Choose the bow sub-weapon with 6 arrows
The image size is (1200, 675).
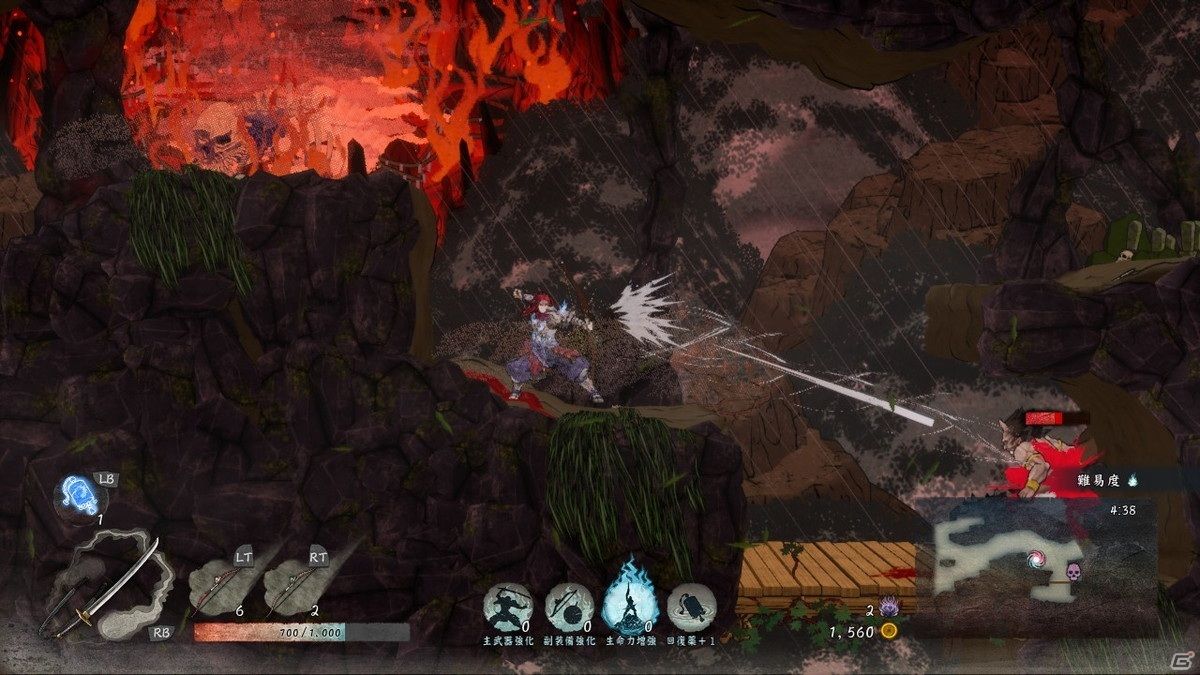216,586
